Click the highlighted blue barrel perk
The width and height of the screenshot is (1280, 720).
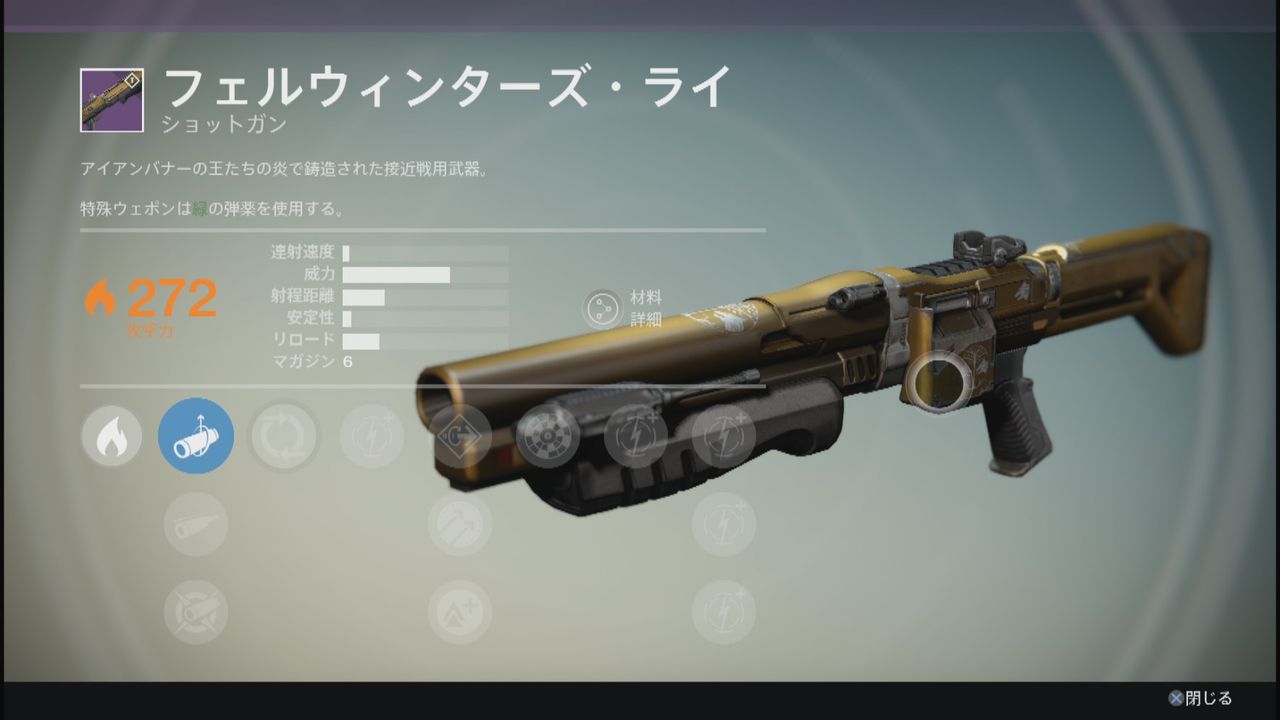[196, 436]
